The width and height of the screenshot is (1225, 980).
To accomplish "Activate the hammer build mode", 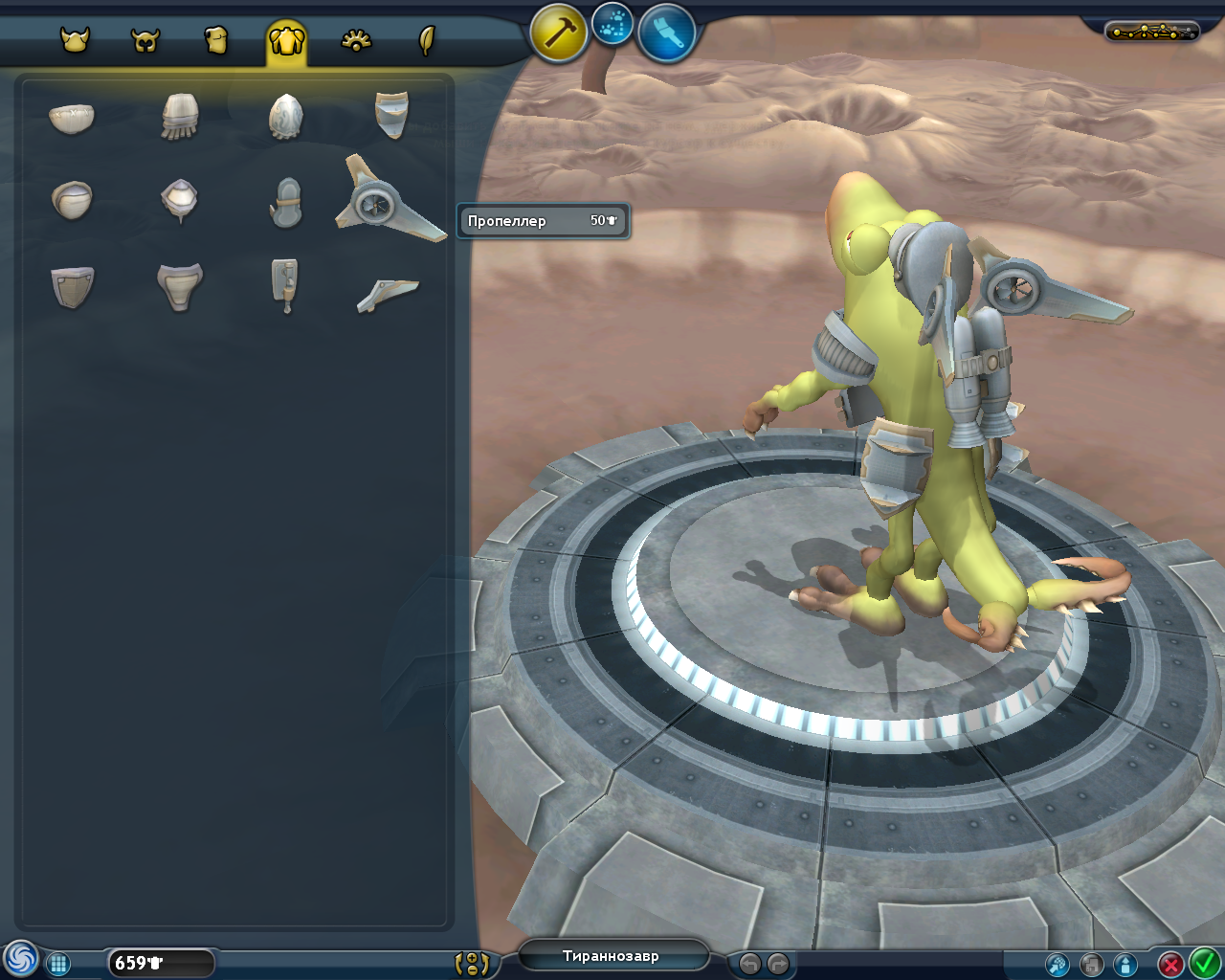I will point(558,33).
